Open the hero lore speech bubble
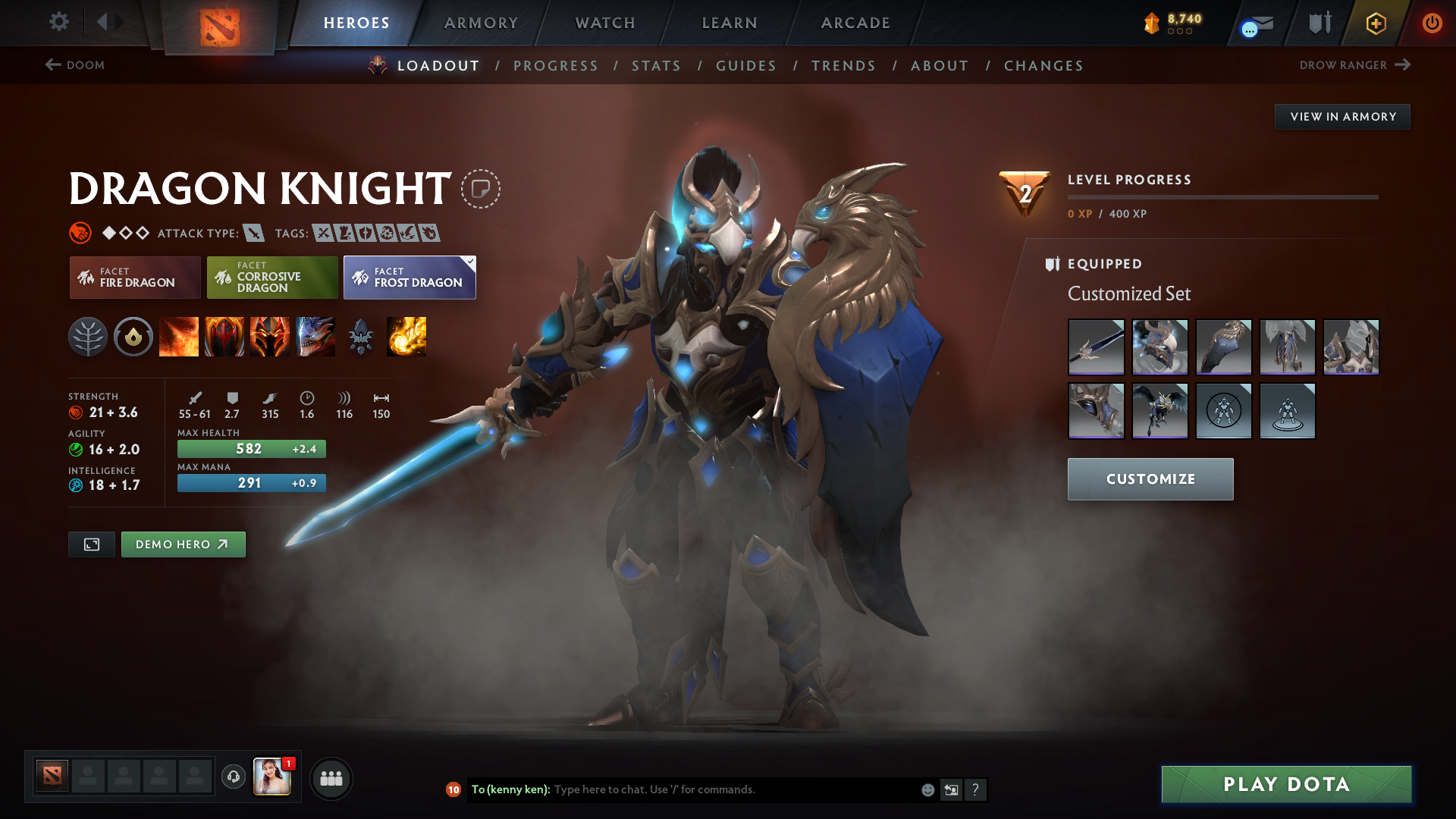Screen dimensions: 1456x819 pos(480,190)
